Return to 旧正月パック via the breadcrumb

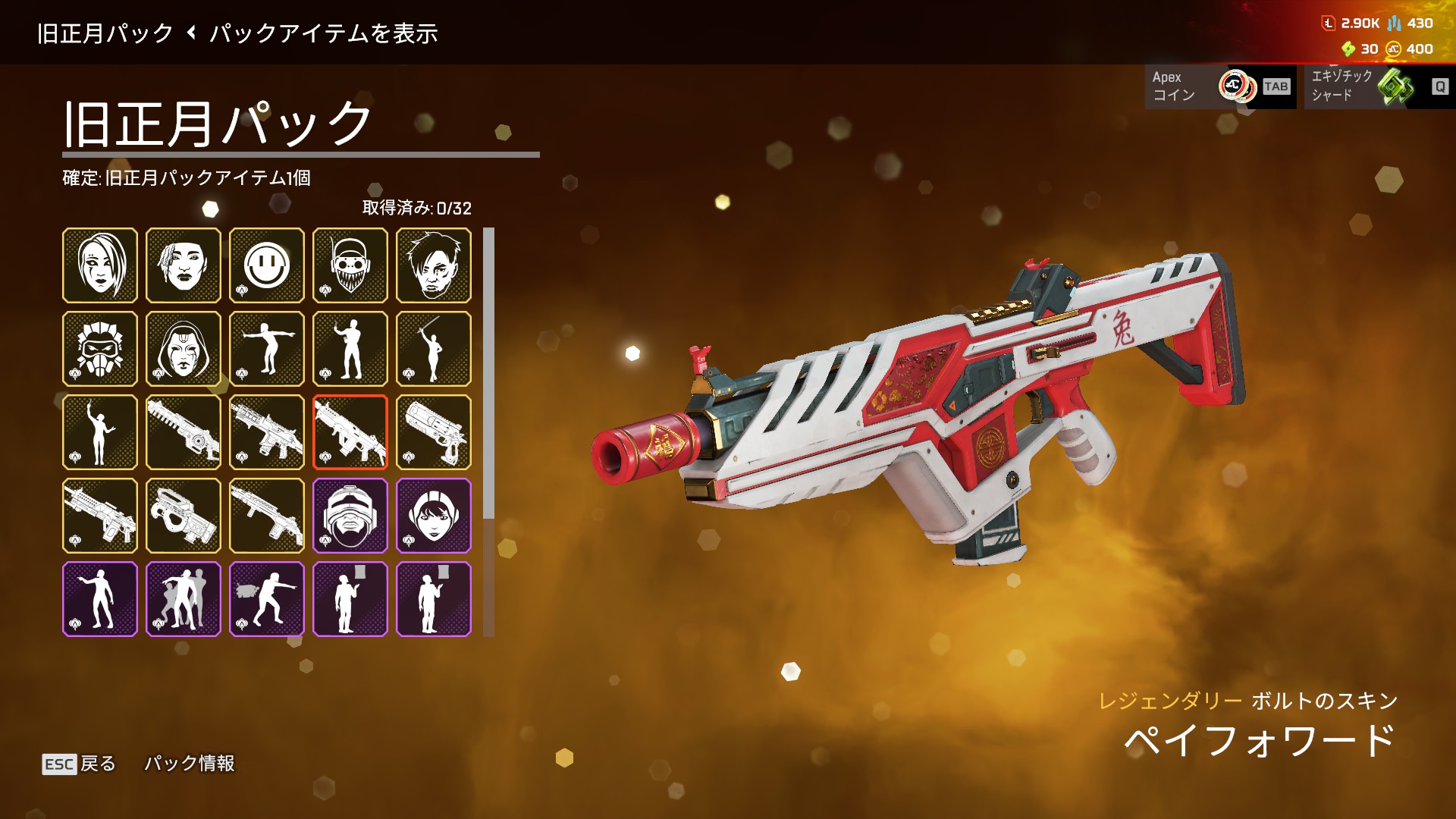105,33
